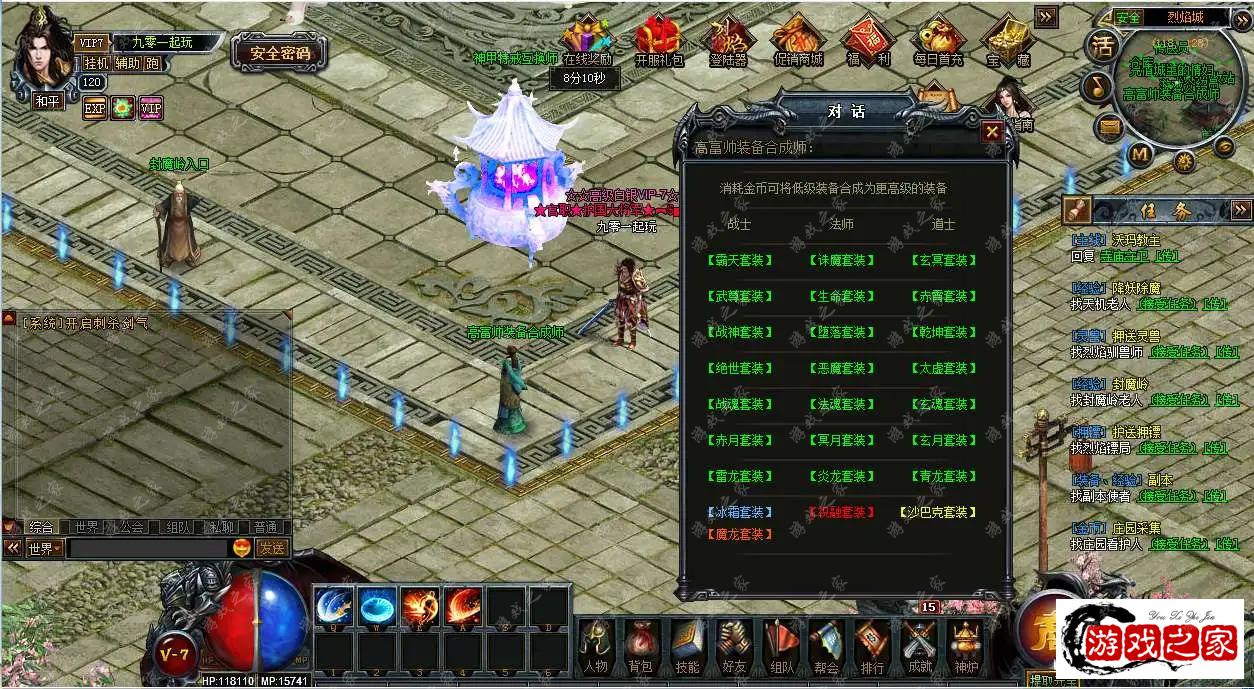Open the 背包 backpack

(x=642, y=645)
